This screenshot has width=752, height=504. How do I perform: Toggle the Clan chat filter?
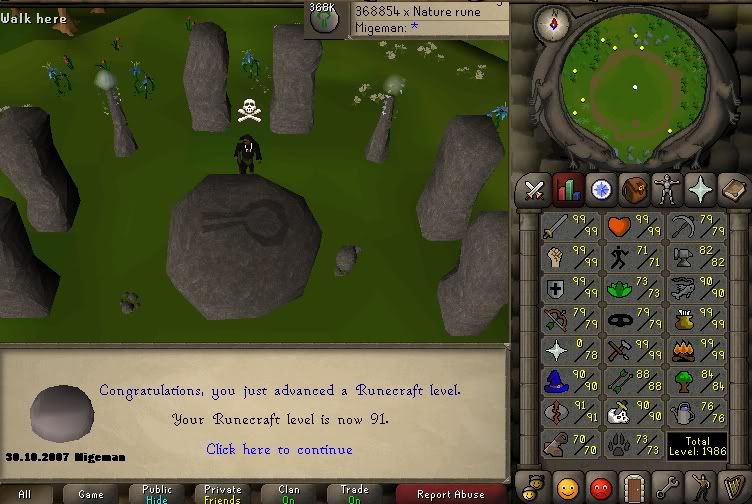(288, 494)
